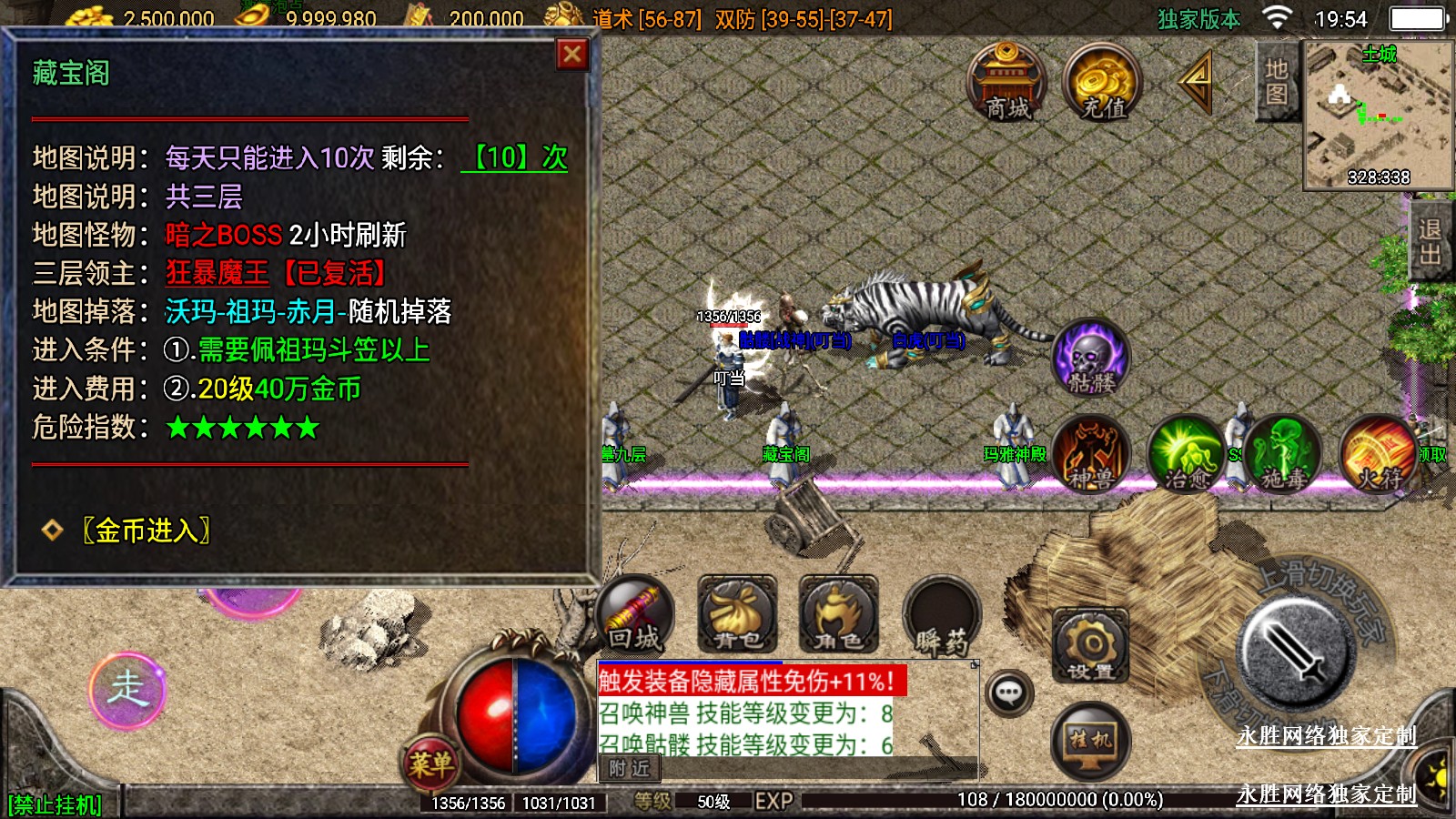Collapse the top icon row arrow
Screen dimensions: 1456x819
point(1197,83)
